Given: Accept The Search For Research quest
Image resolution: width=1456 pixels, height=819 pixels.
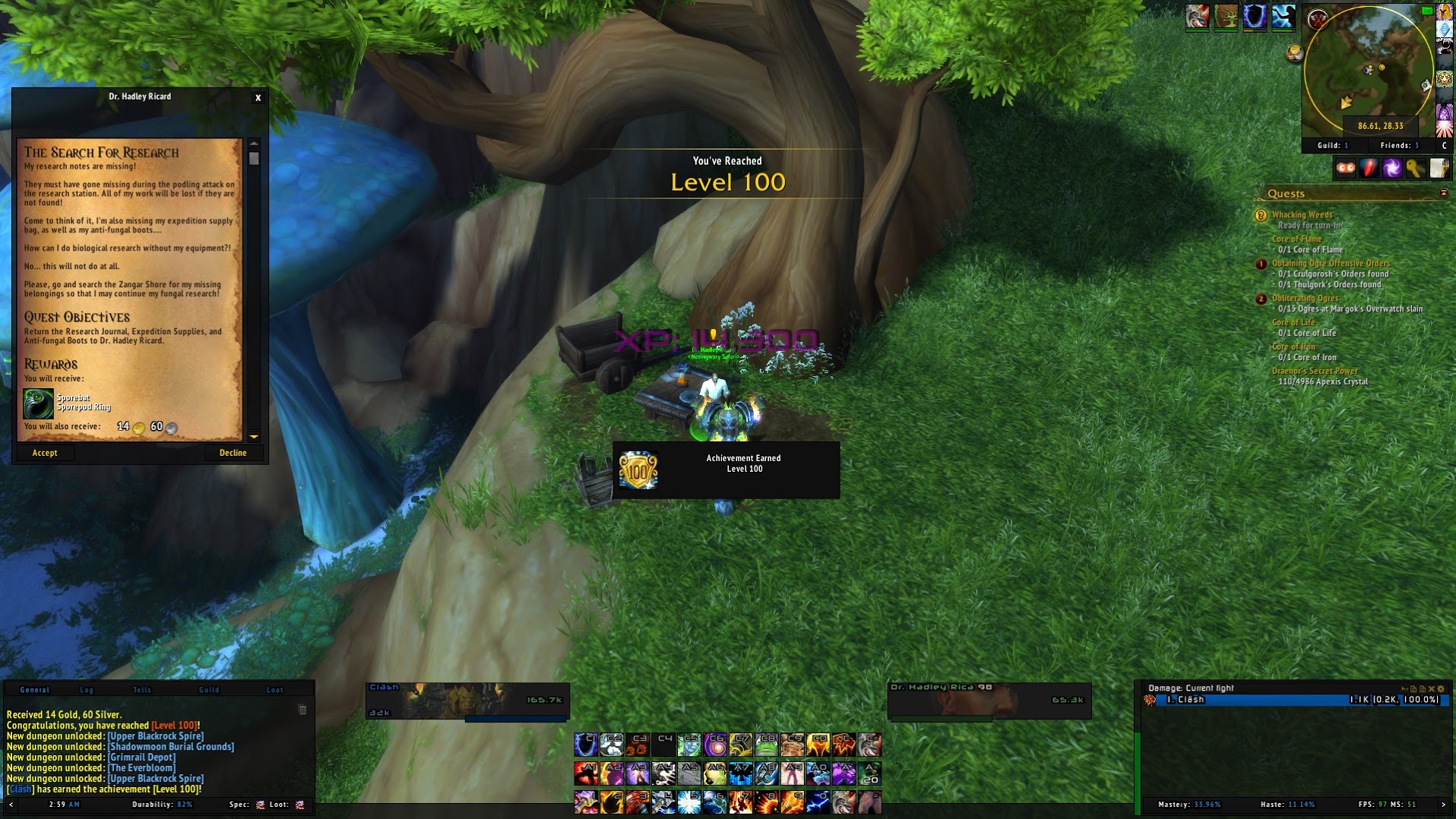Looking at the screenshot, I should click(x=45, y=453).
